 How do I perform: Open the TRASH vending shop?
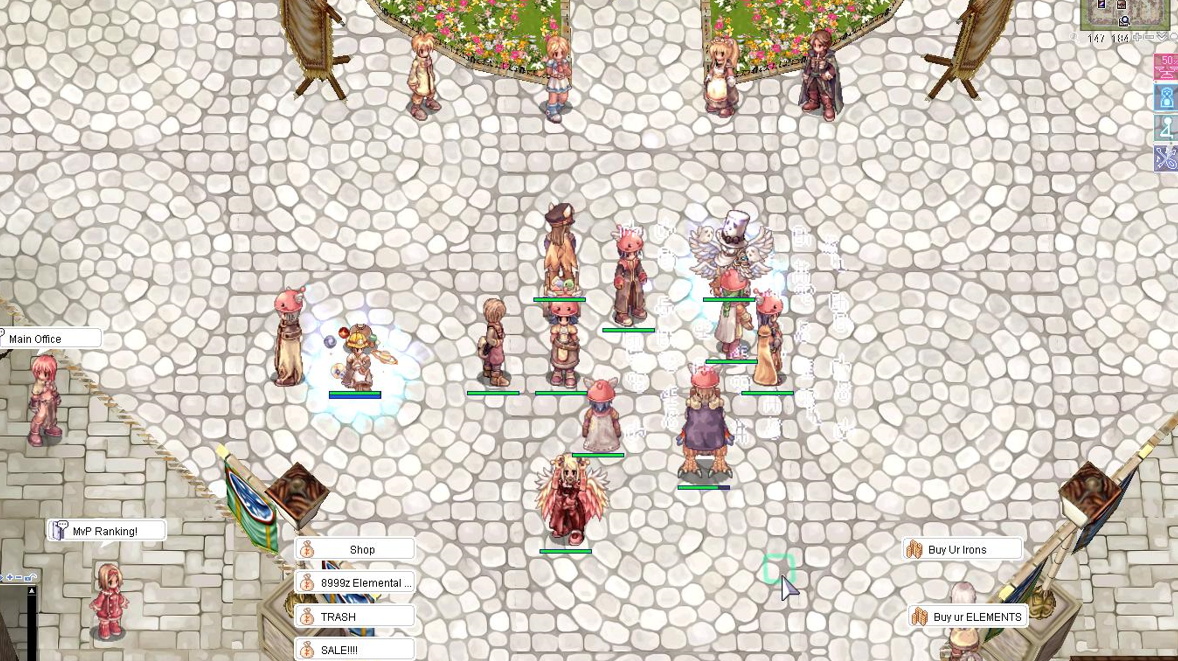click(355, 617)
